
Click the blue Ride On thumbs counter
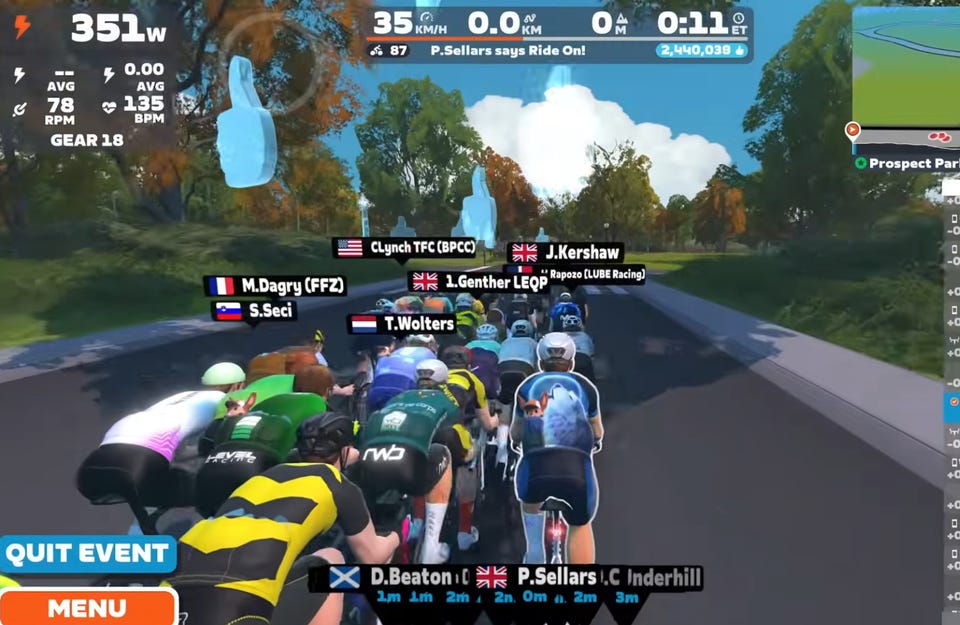pos(702,50)
